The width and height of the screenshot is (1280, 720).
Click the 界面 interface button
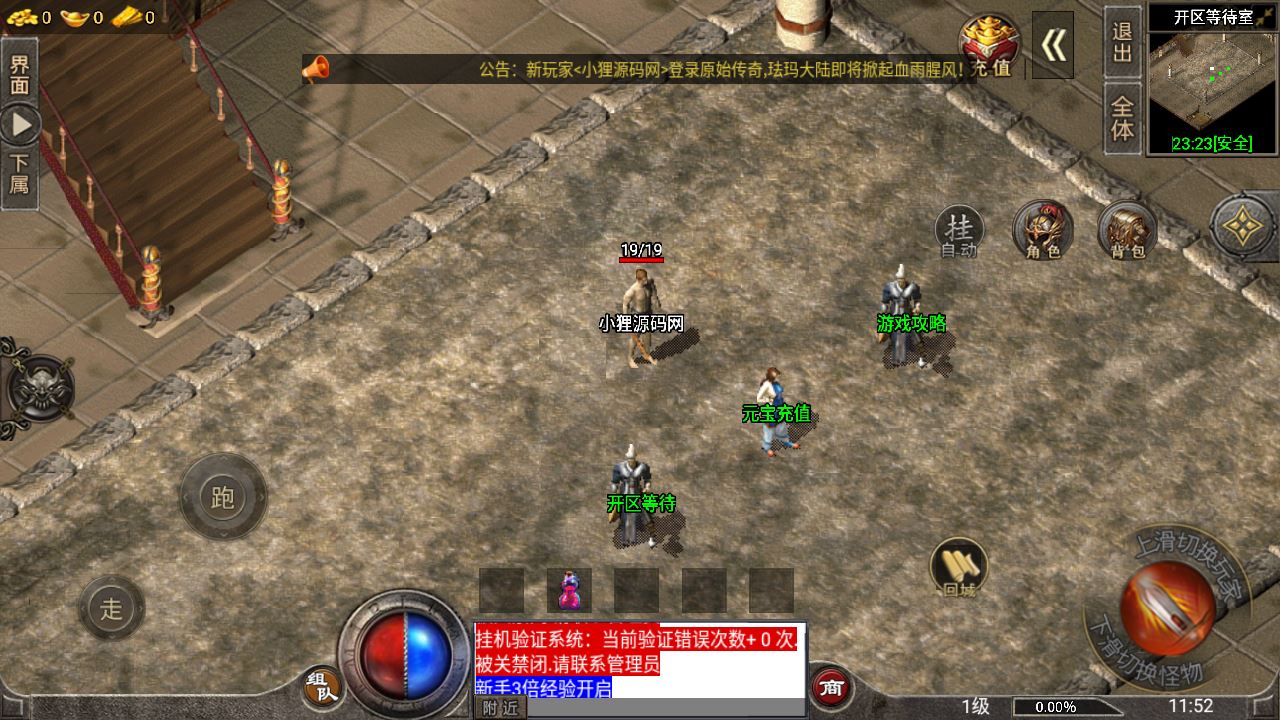coord(19,73)
